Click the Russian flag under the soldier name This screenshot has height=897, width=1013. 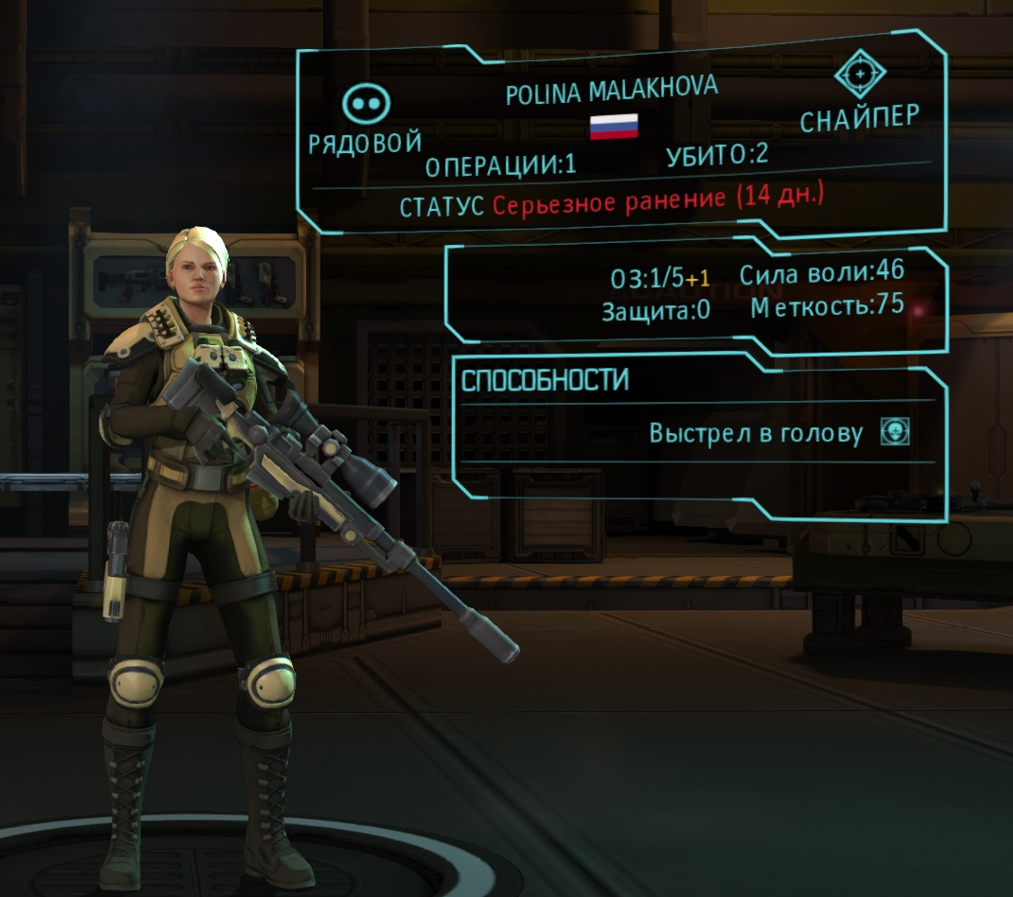[613, 125]
